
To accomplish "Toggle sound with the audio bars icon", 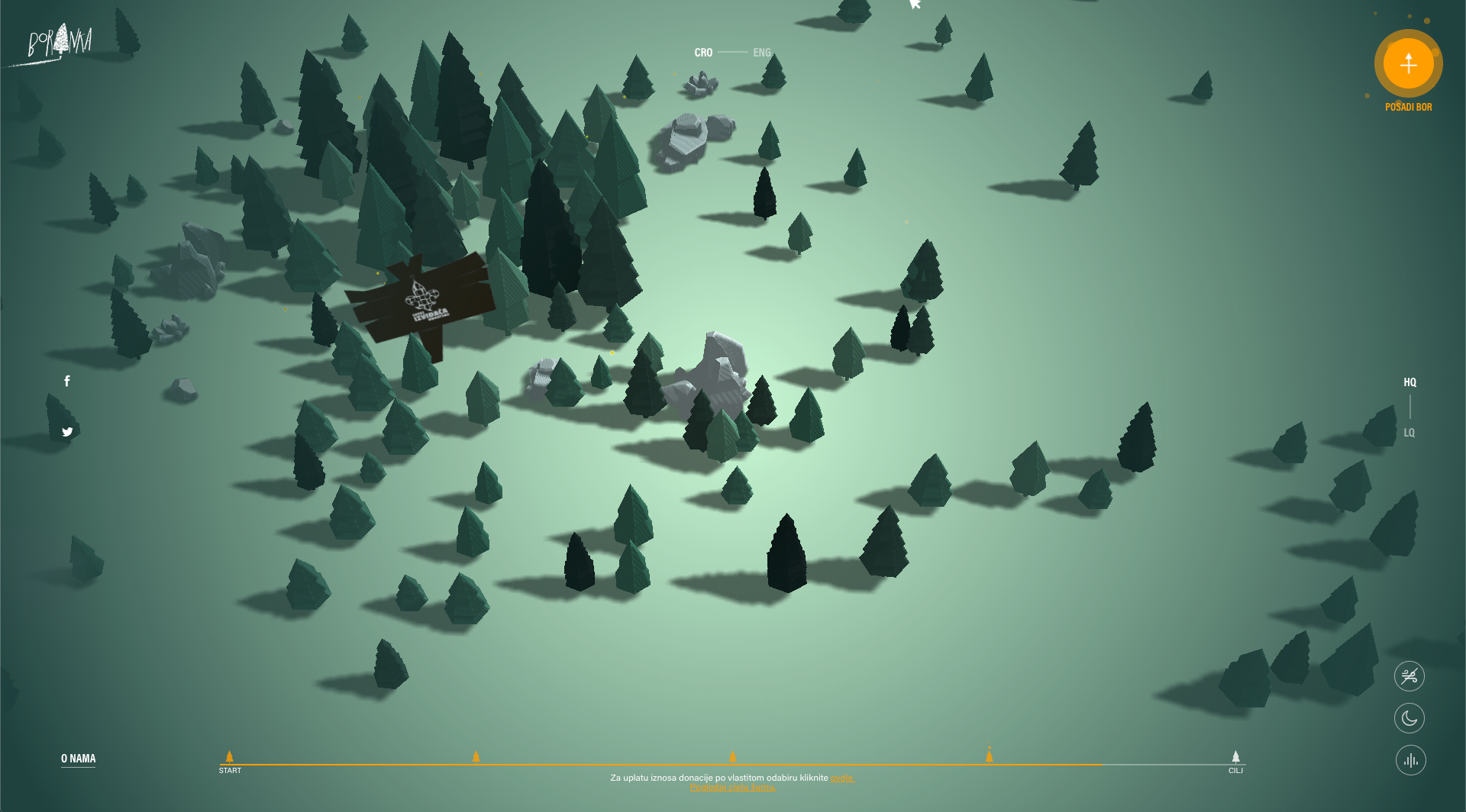I will click(1410, 760).
